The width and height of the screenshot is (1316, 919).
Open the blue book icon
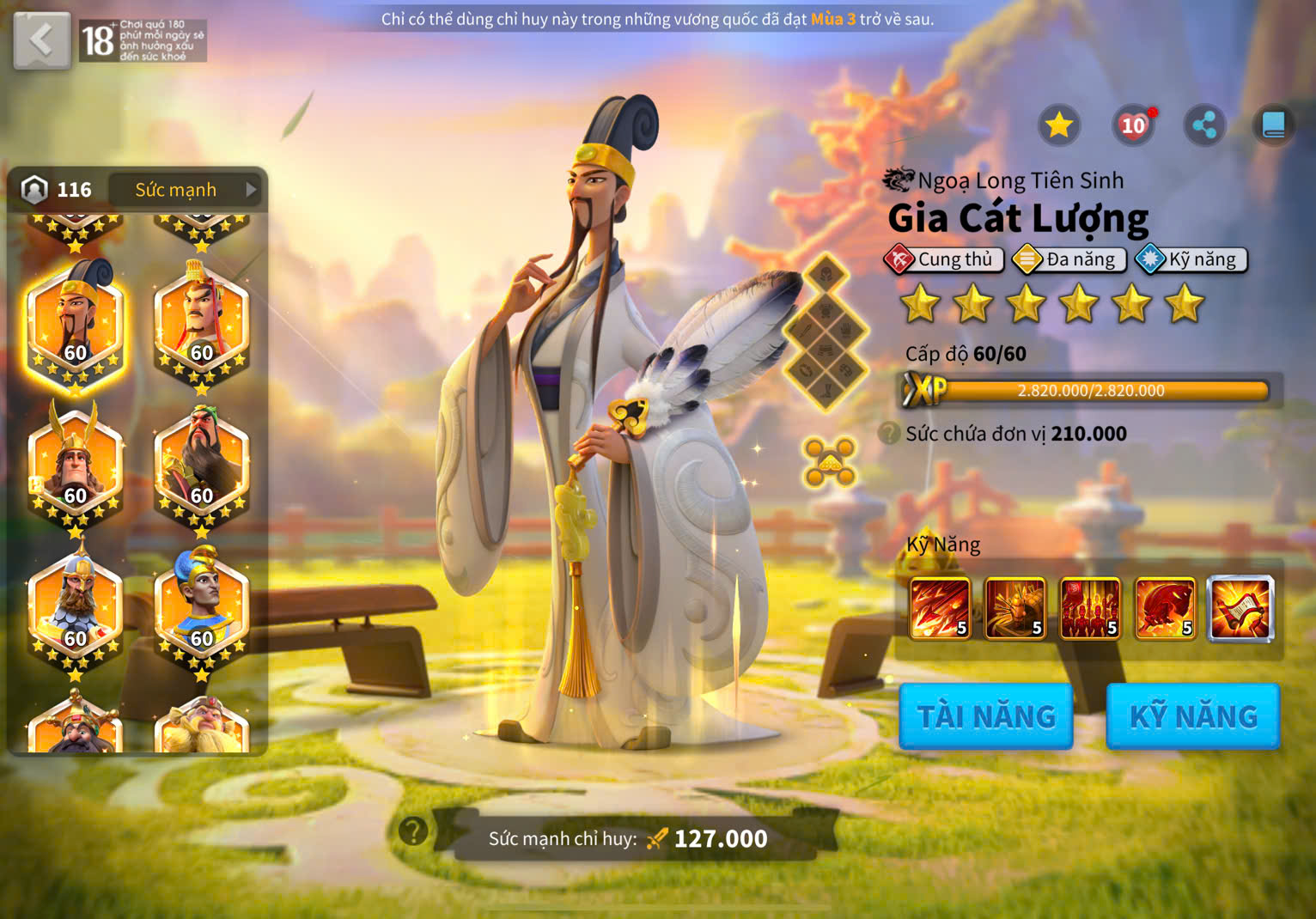pyautogui.click(x=1273, y=125)
